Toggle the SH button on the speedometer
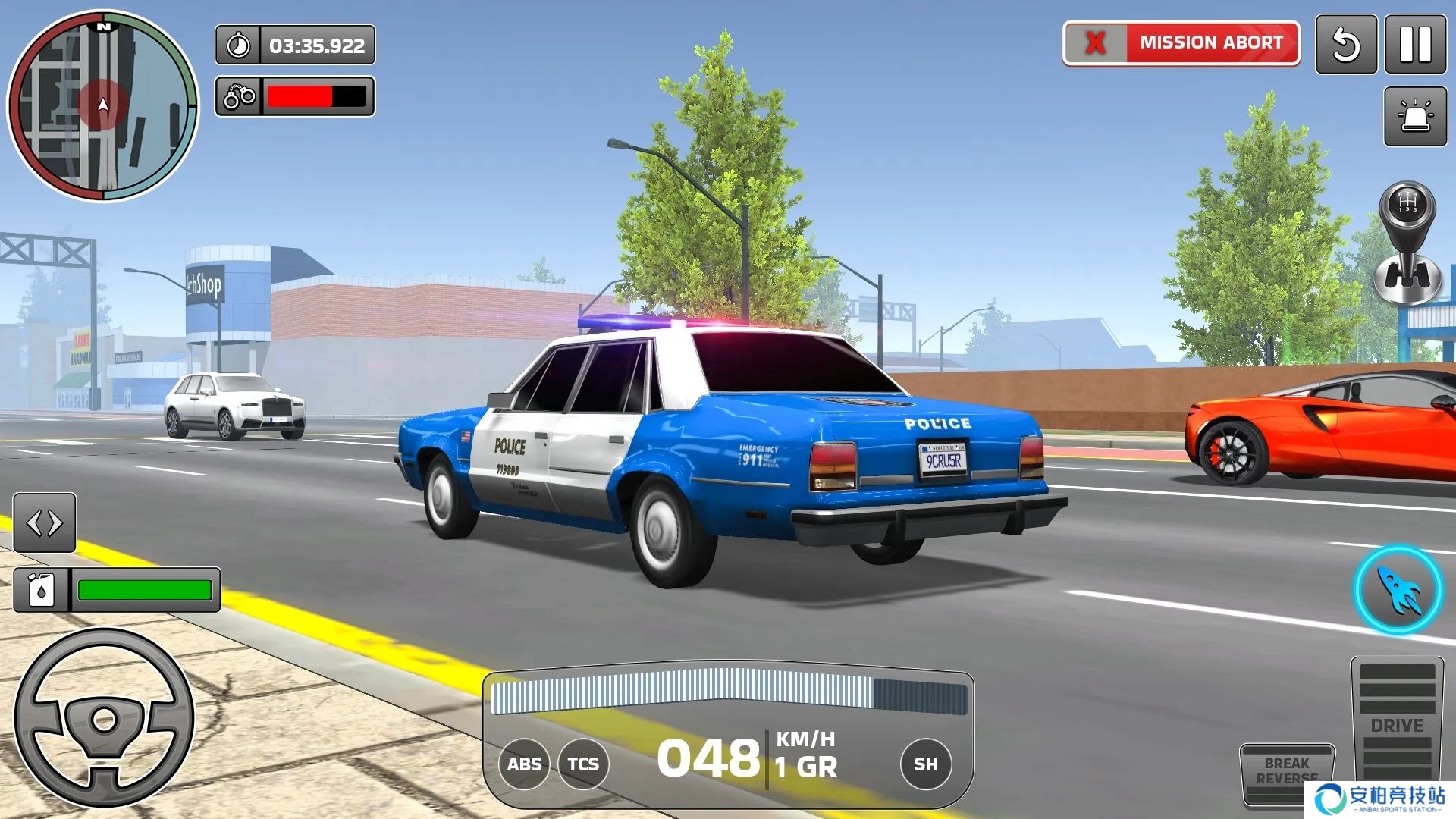 (925, 764)
